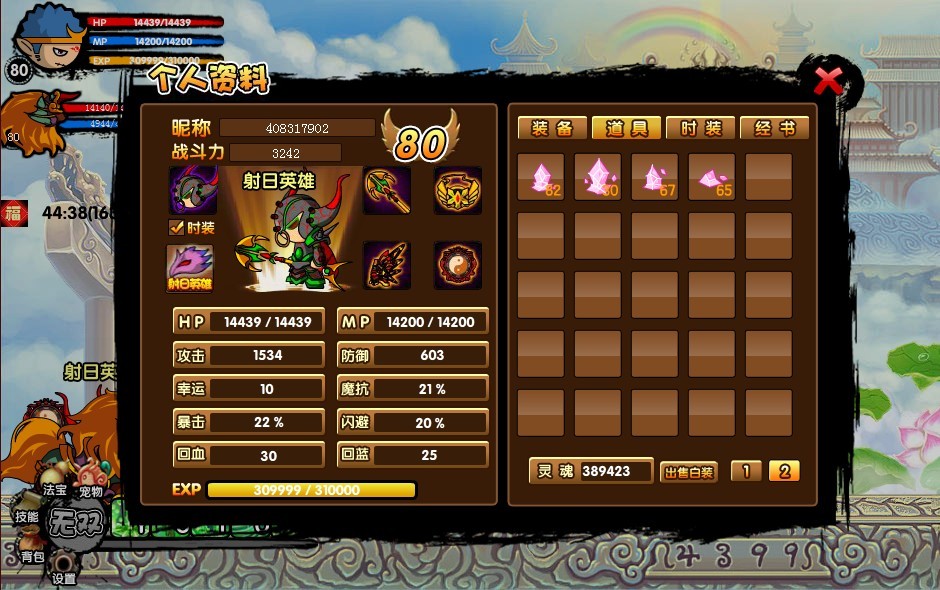Pick the pink crystal stack of 30
Image resolution: width=940 pixels, height=590 pixels.
pos(597,177)
